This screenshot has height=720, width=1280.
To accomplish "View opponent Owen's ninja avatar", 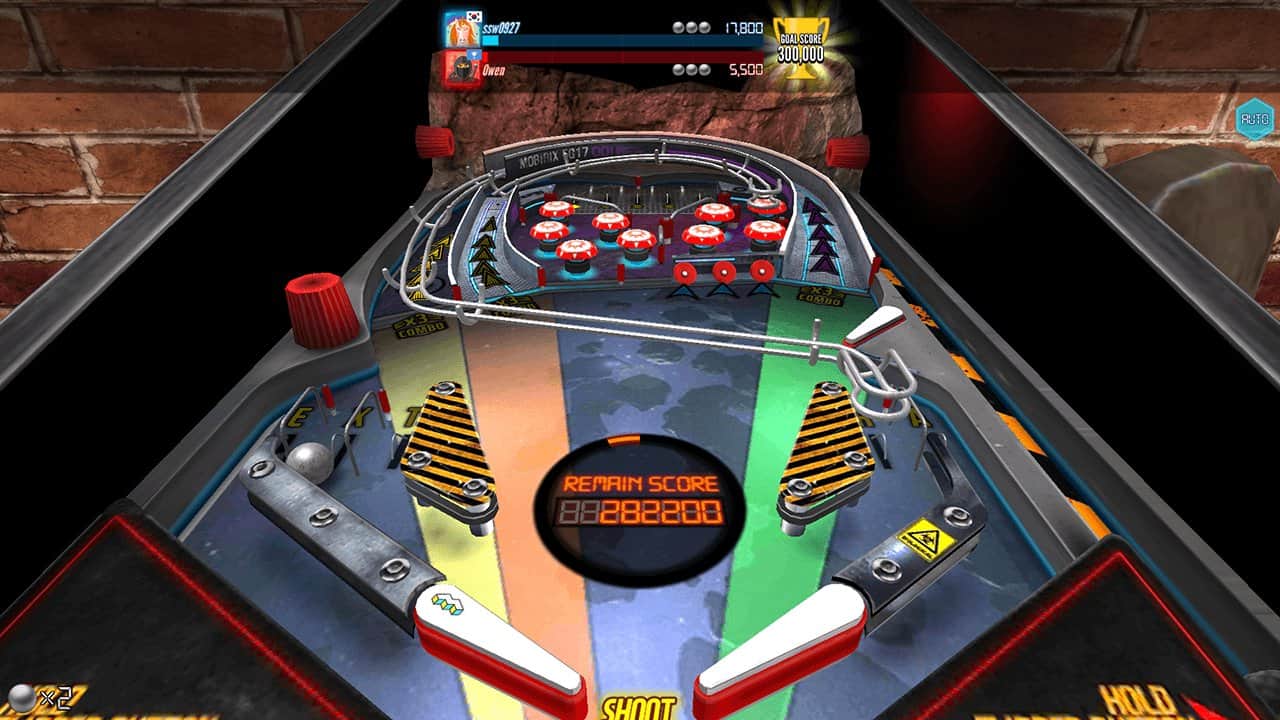I will tap(460, 69).
